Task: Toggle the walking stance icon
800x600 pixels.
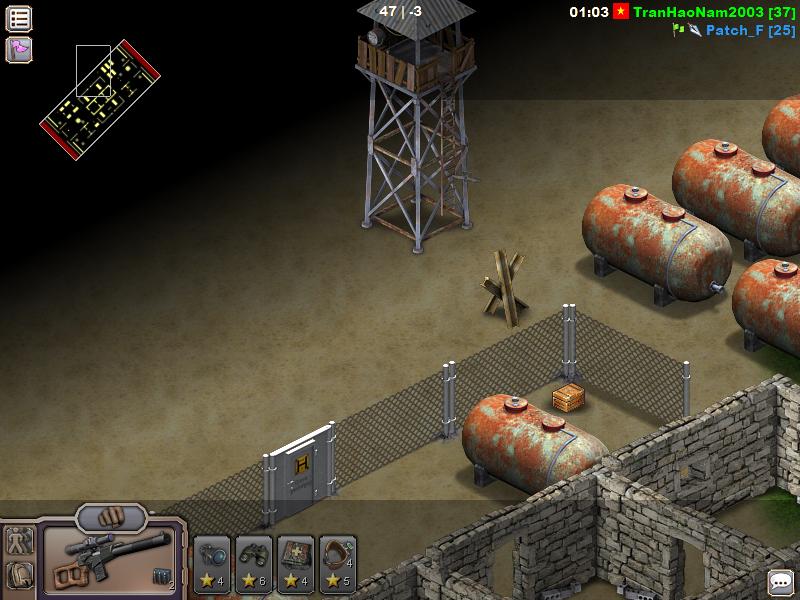Action: [x=19, y=541]
